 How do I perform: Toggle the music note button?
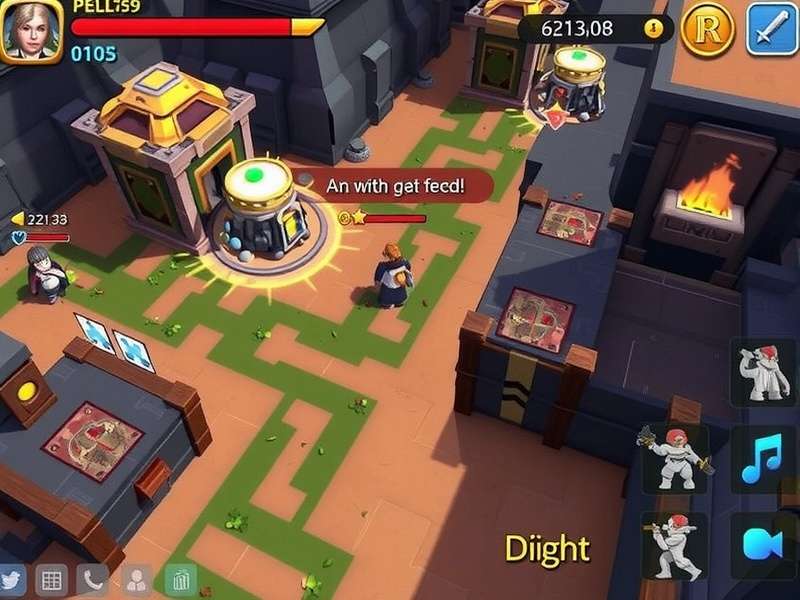point(763,458)
